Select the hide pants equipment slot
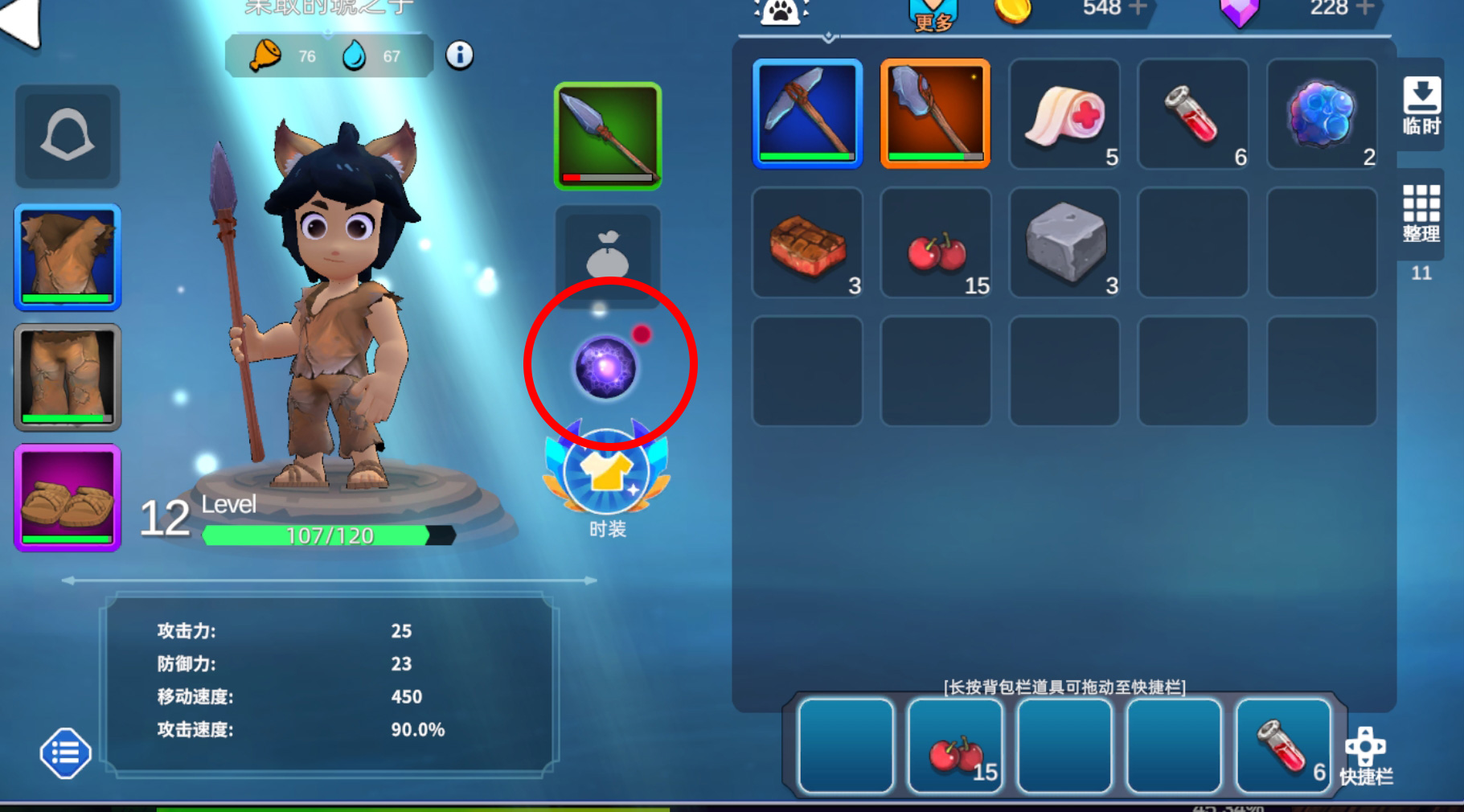Image resolution: width=1464 pixels, height=812 pixels. (68, 377)
